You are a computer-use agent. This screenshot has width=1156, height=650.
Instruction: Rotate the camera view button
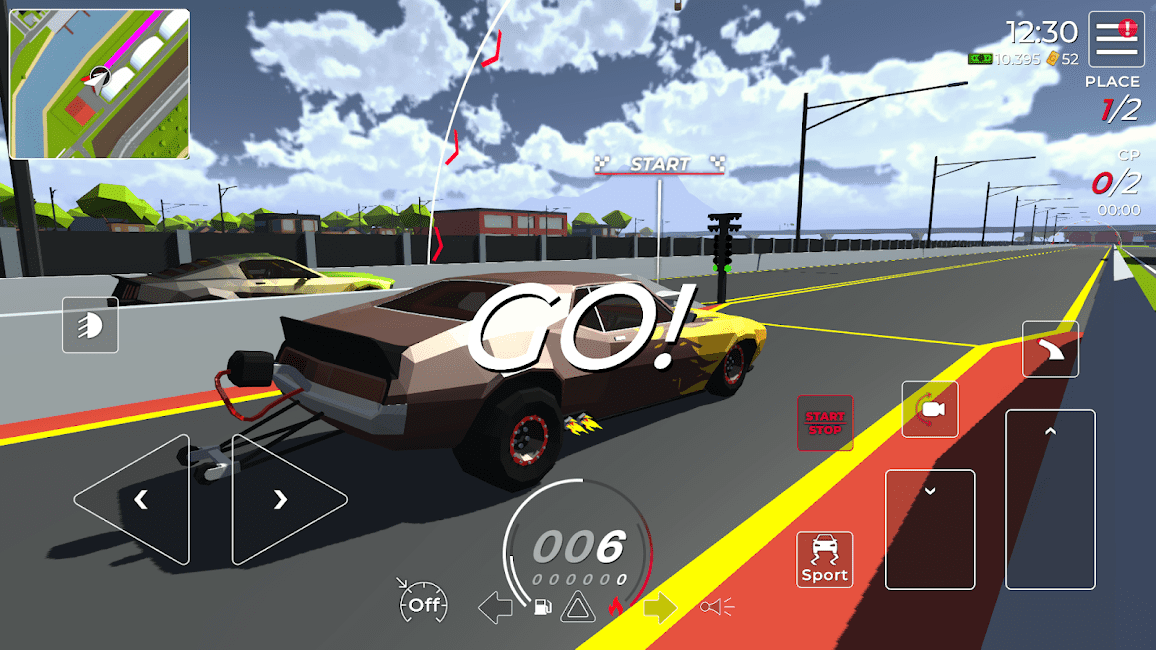click(x=930, y=409)
